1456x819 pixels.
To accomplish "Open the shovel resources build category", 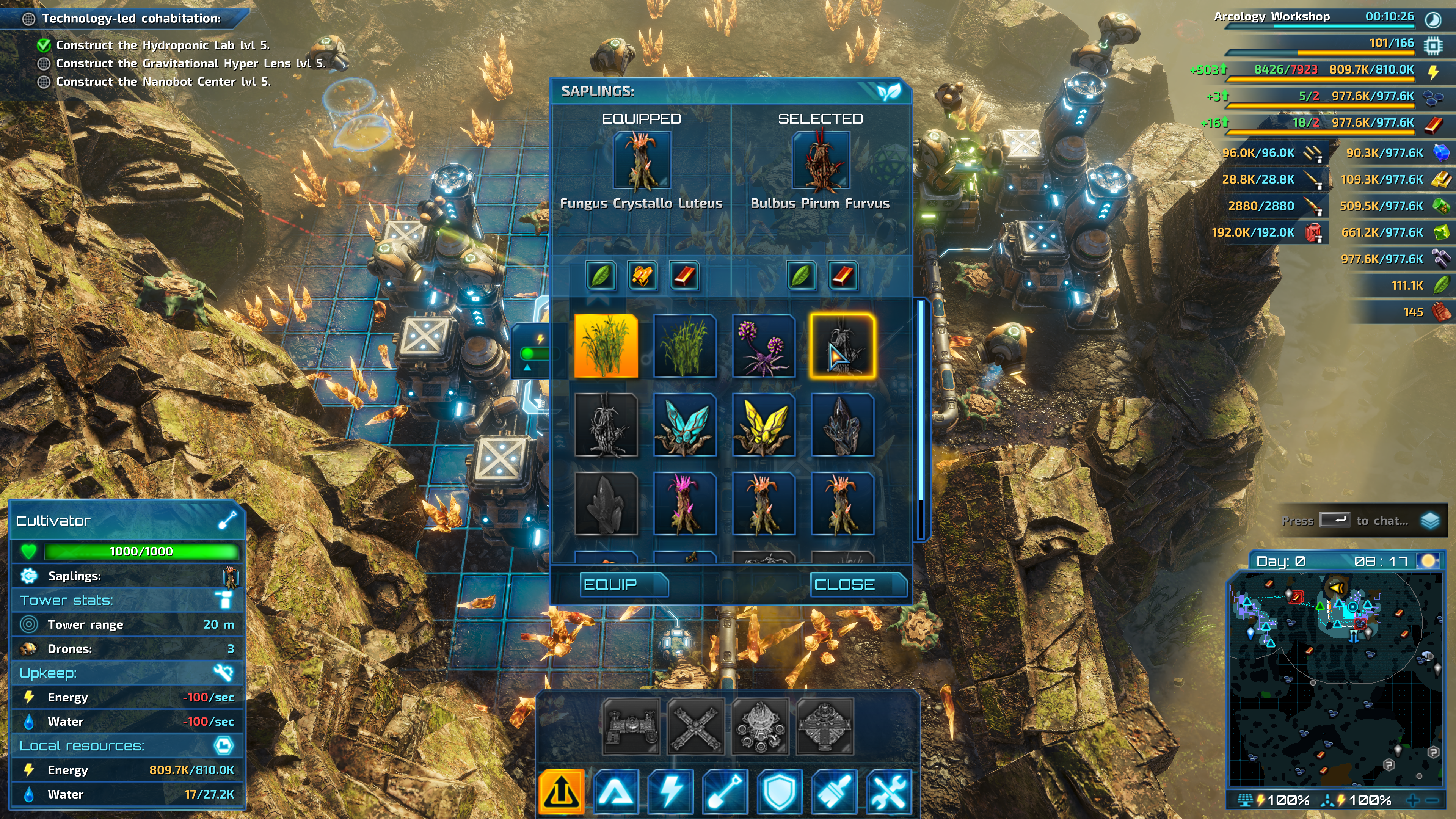I will point(725,791).
